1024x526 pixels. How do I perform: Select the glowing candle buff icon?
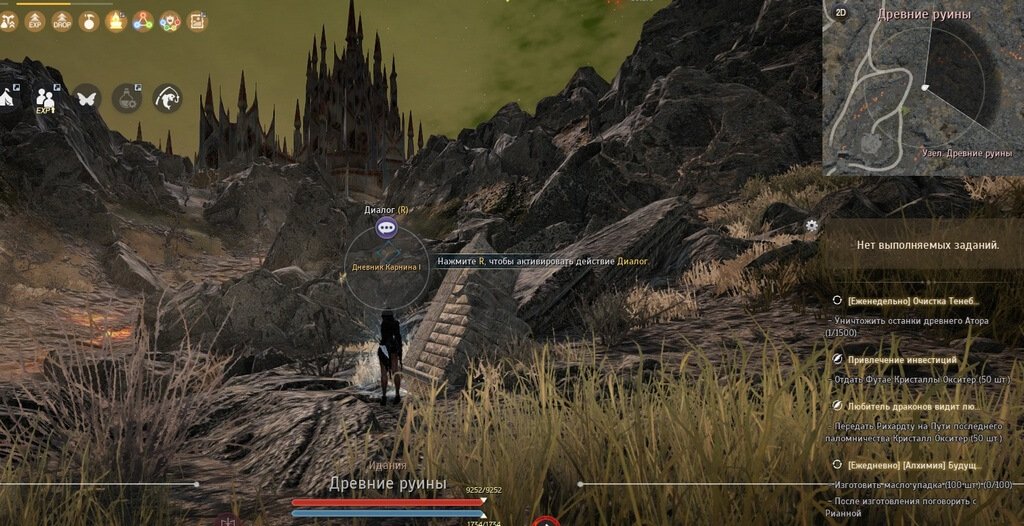[116, 20]
